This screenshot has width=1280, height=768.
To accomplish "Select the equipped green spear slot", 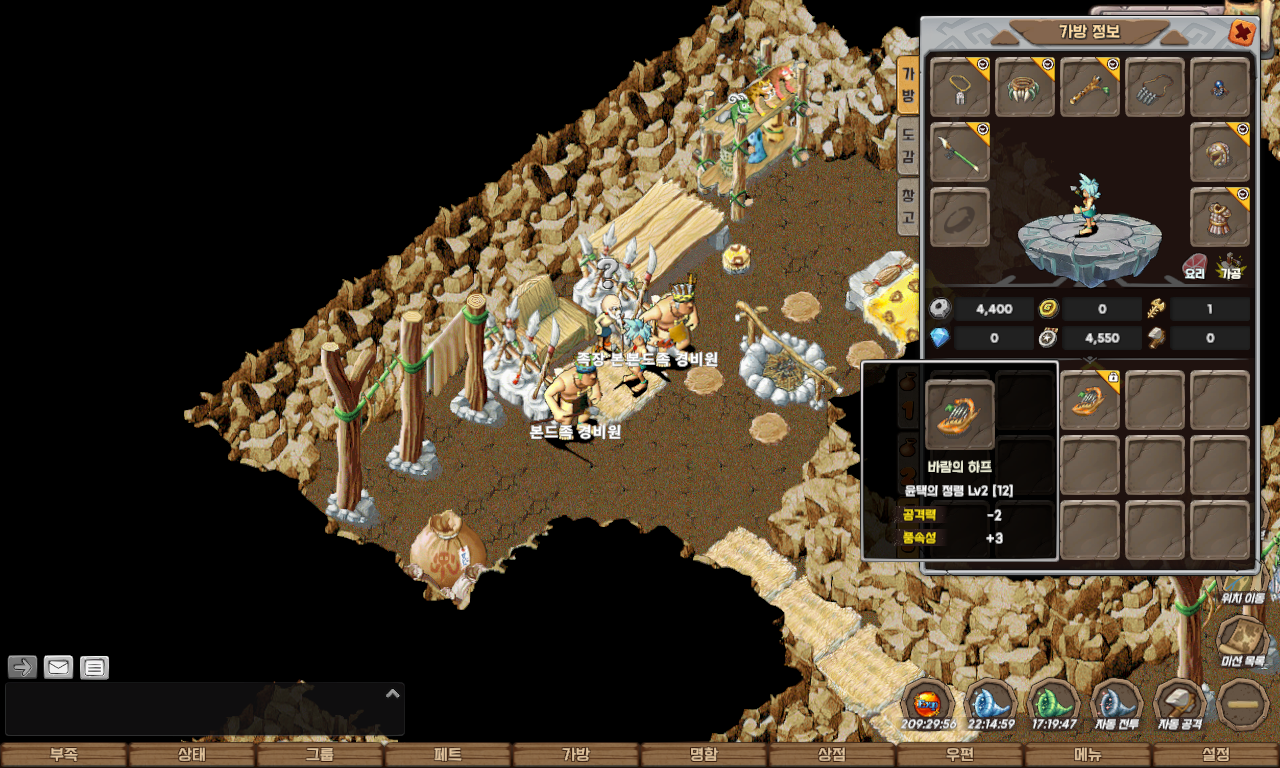I will 960,152.
